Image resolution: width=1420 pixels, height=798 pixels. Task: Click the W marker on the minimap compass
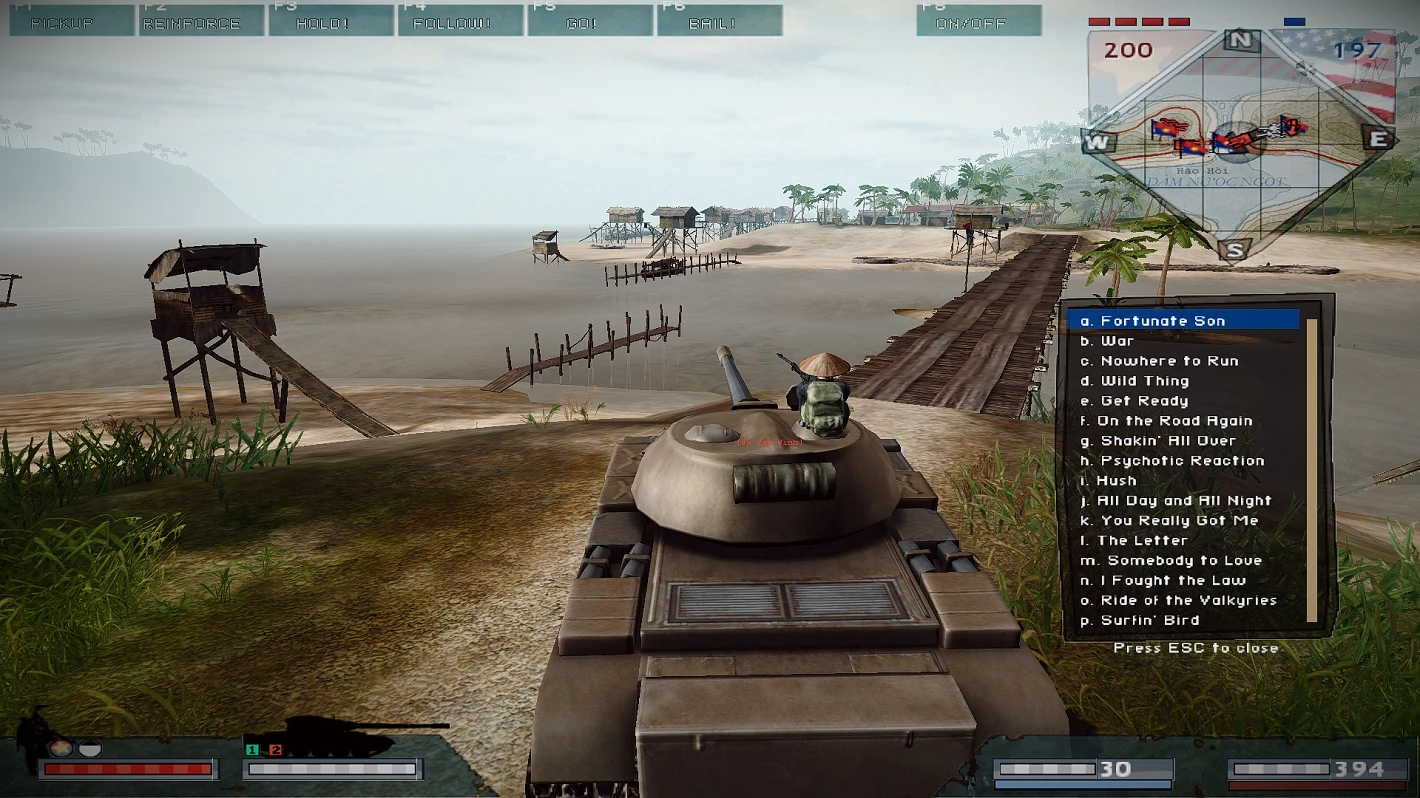[1096, 143]
